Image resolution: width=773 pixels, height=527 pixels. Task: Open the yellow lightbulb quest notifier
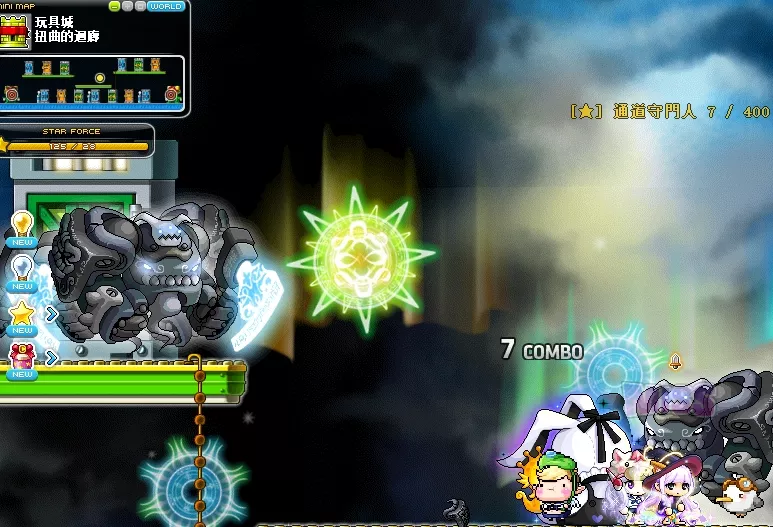click(22, 223)
